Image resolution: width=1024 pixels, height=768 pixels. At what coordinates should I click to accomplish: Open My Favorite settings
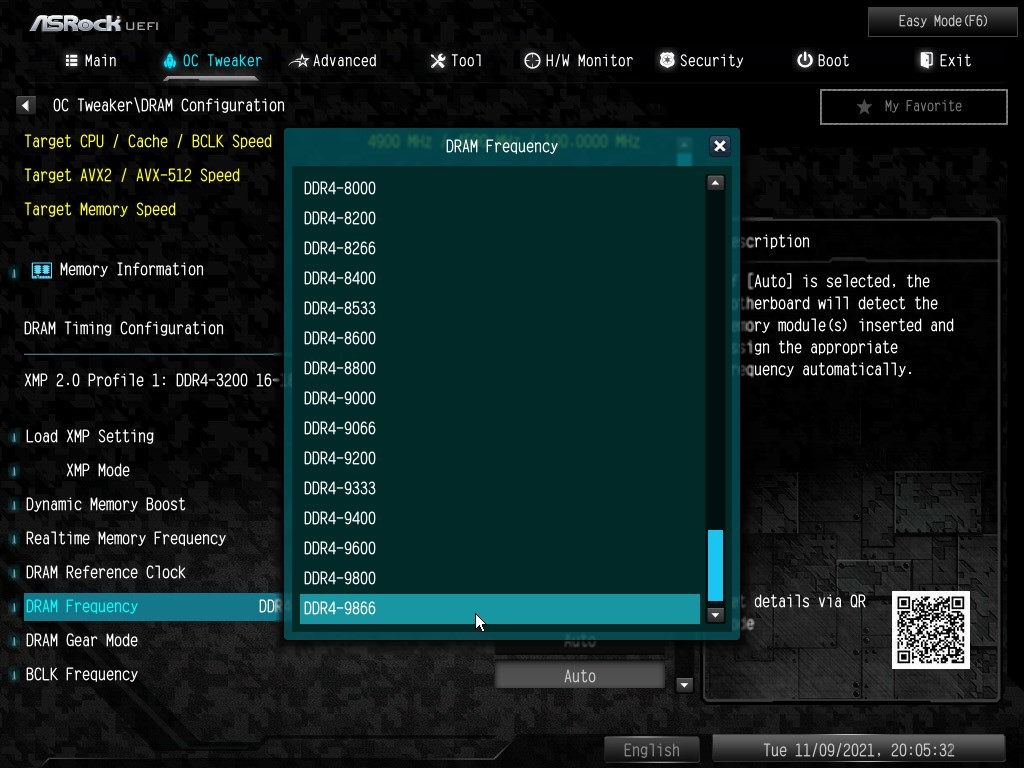click(913, 106)
